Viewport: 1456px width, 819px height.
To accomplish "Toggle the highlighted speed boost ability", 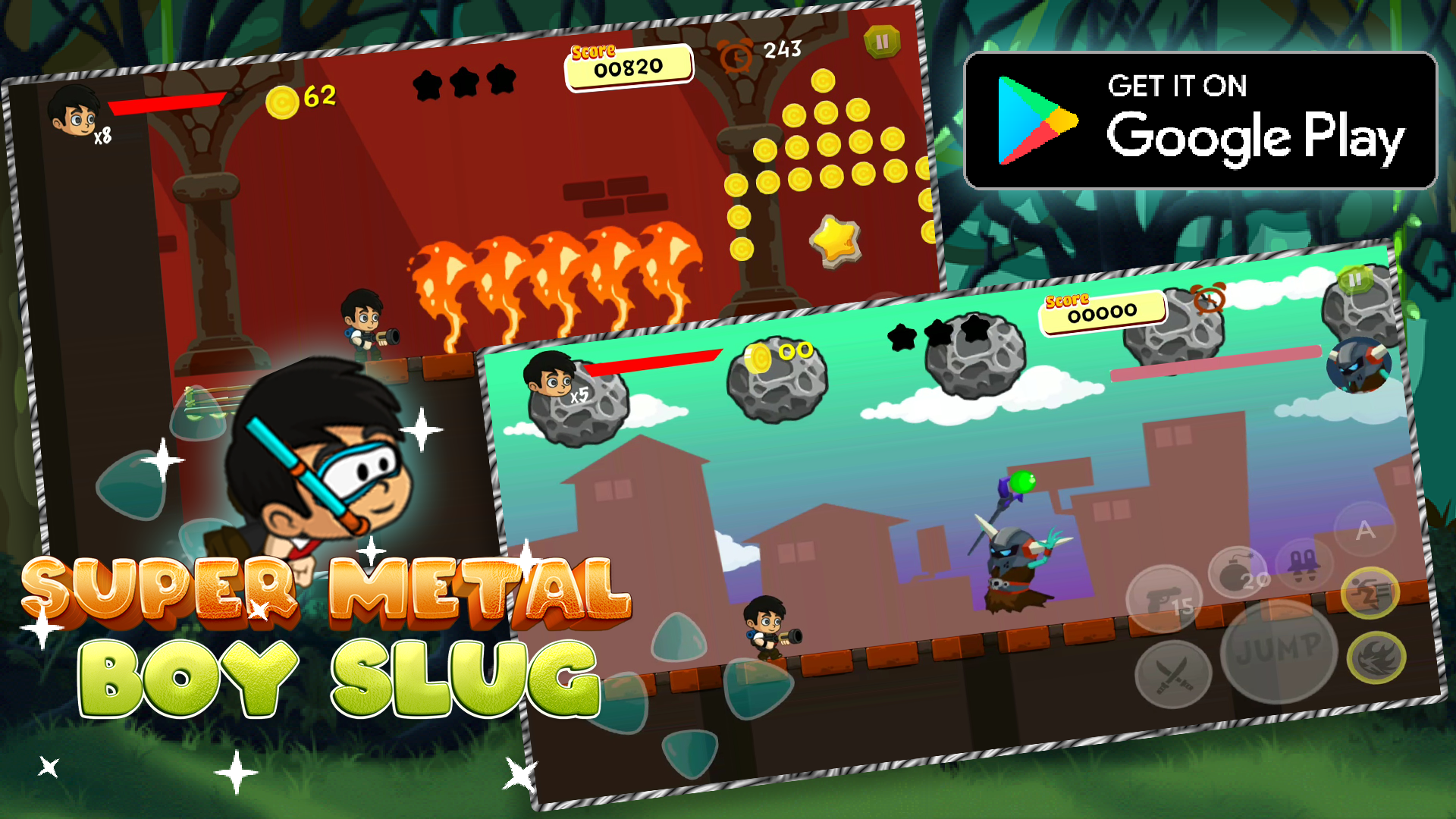I will pos(1370,591).
